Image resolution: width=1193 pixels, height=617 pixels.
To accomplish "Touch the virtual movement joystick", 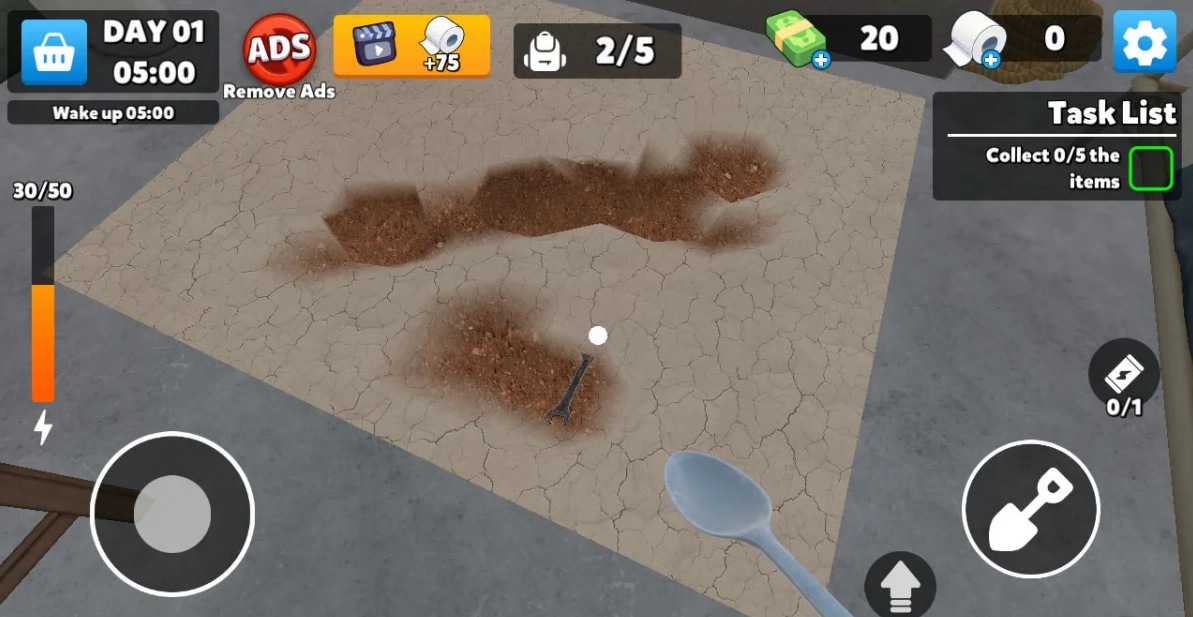I will point(172,514).
